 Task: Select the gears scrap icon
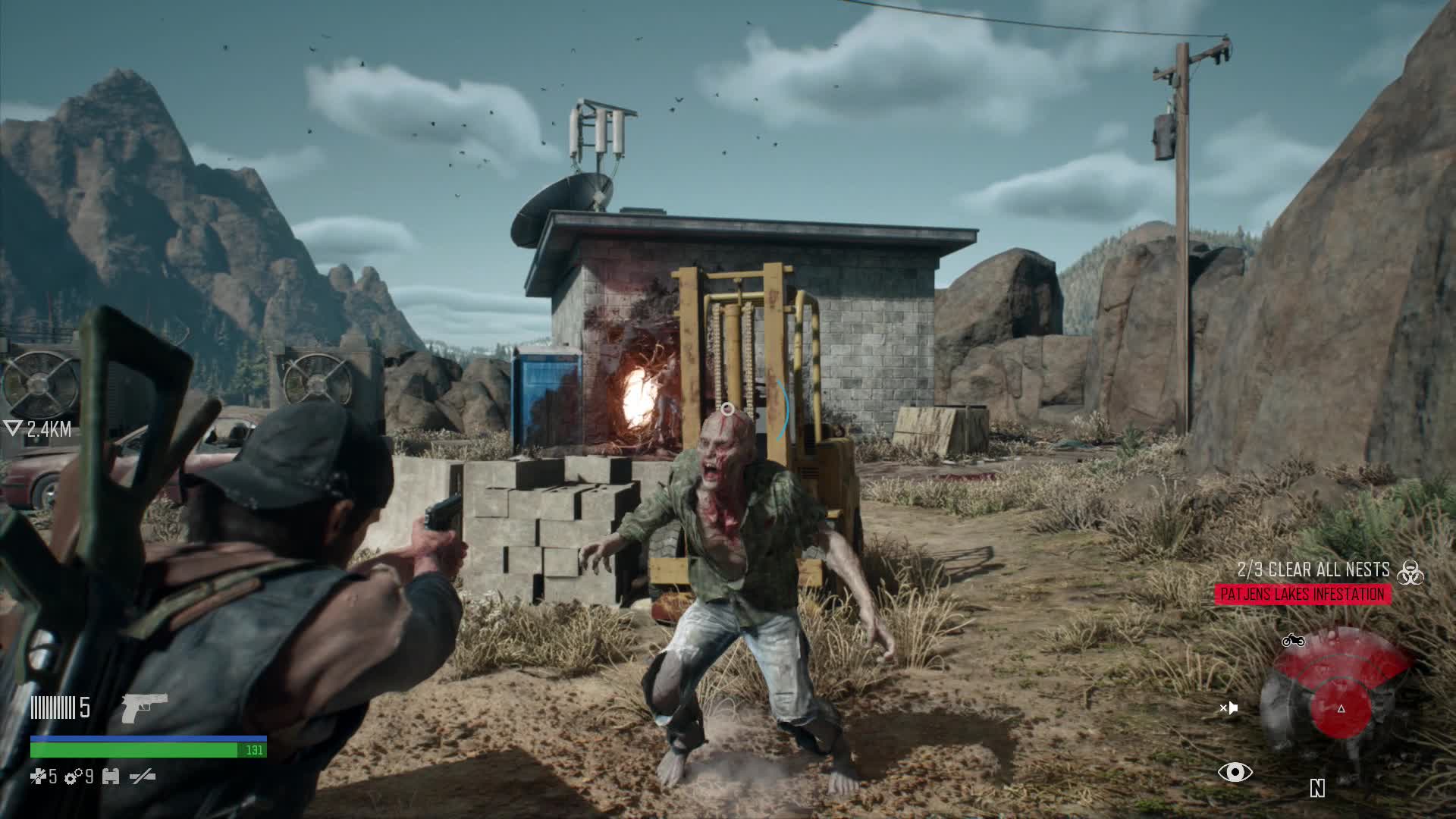coord(73,777)
